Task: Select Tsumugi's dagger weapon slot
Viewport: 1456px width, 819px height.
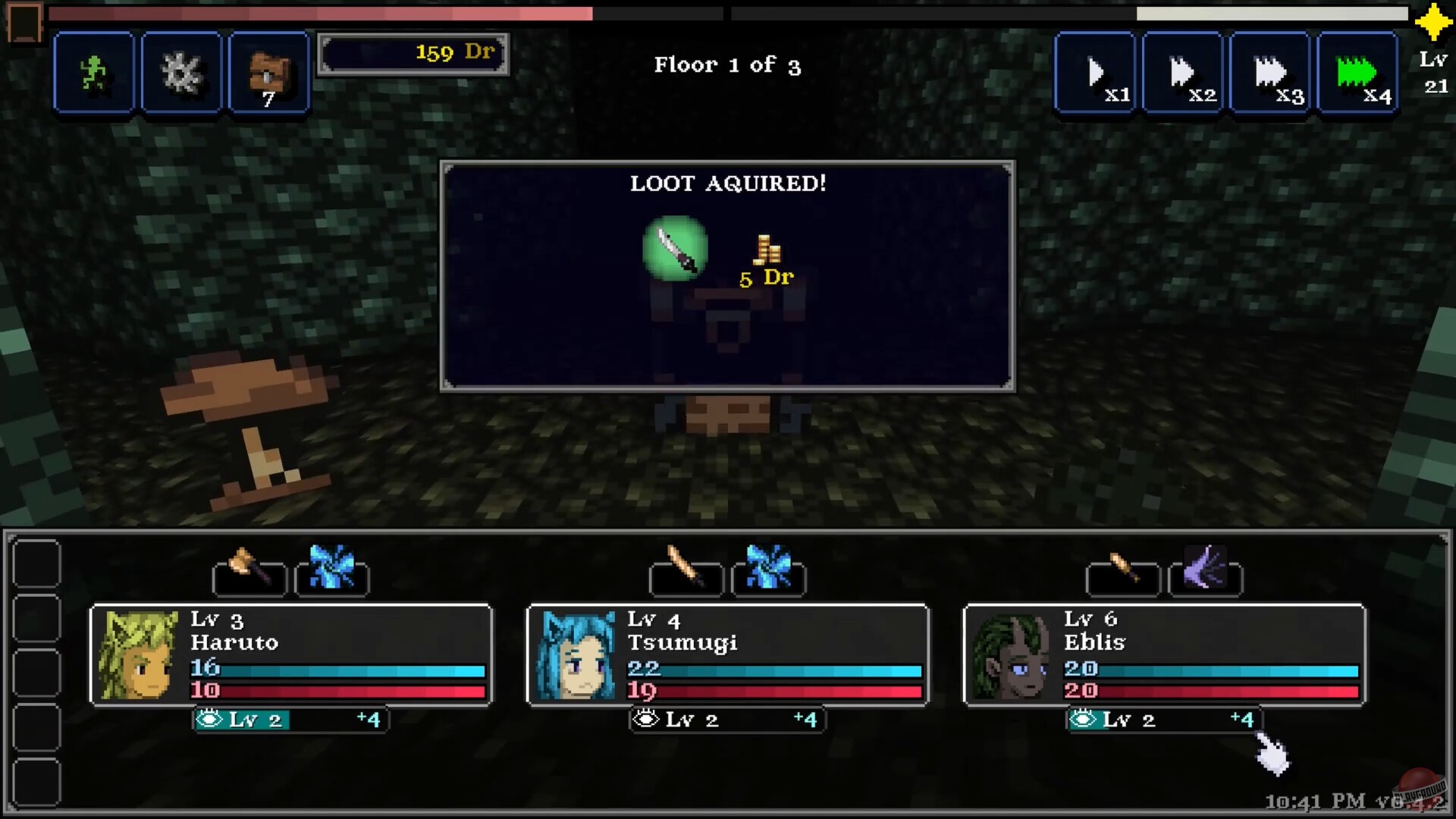Action: (x=685, y=576)
